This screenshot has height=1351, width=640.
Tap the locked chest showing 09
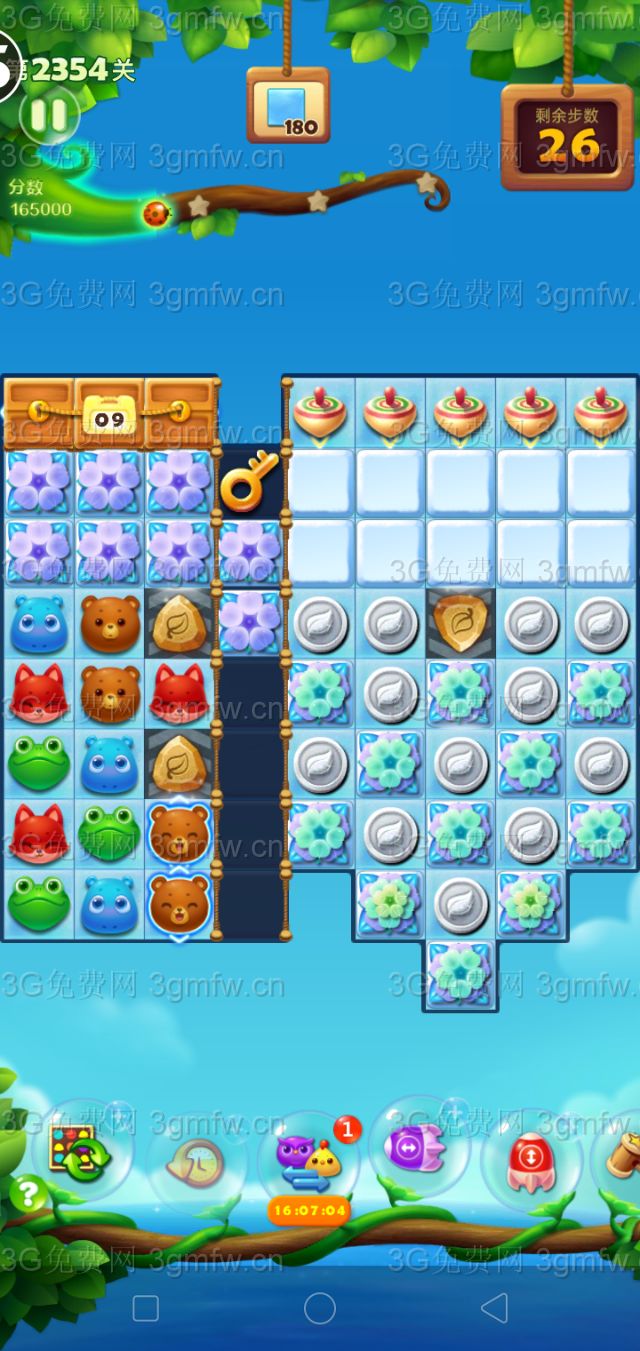[x=109, y=413]
